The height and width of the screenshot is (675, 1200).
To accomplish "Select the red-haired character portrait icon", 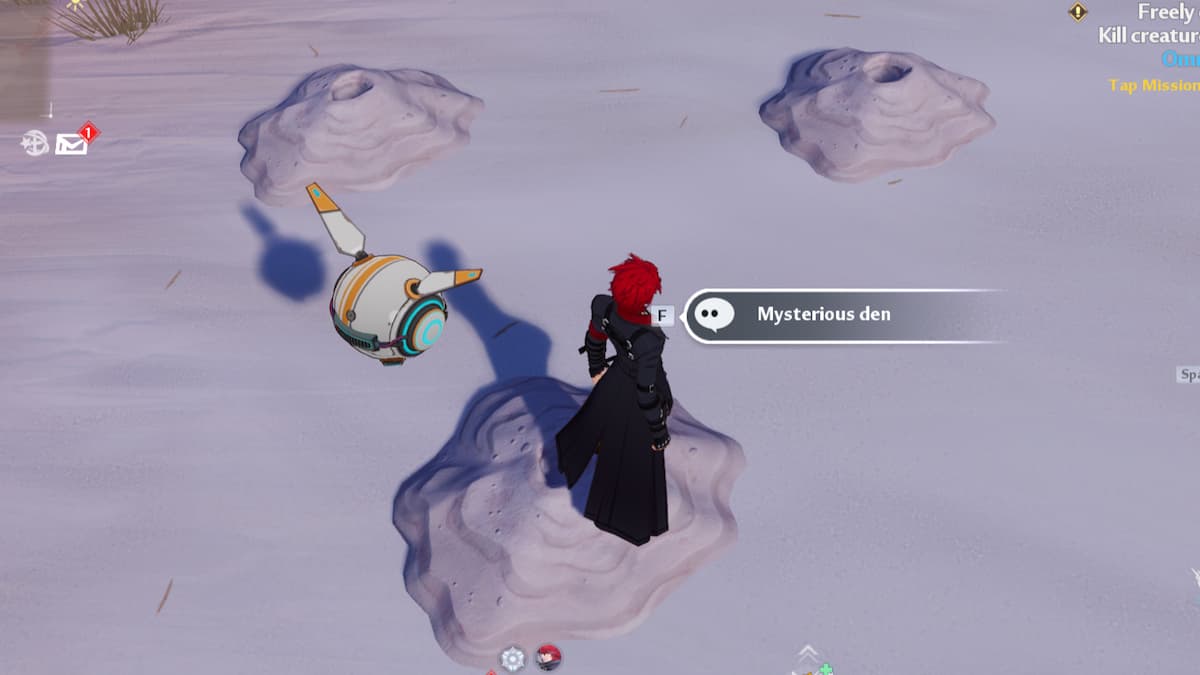I will [x=548, y=657].
